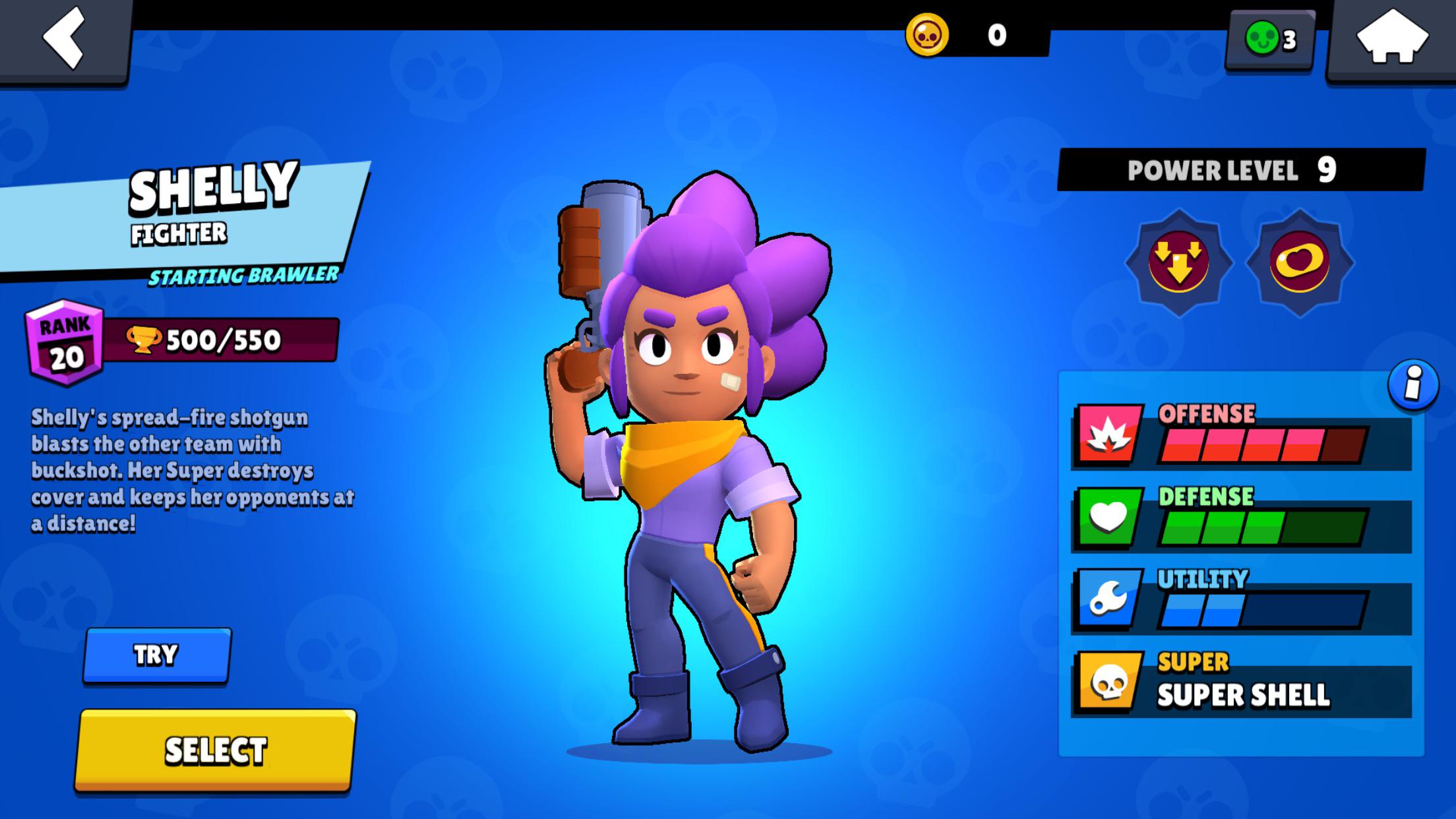This screenshot has width=1456, height=819.
Task: Click the POWER LEVEL 9 header
Action: click(1233, 170)
